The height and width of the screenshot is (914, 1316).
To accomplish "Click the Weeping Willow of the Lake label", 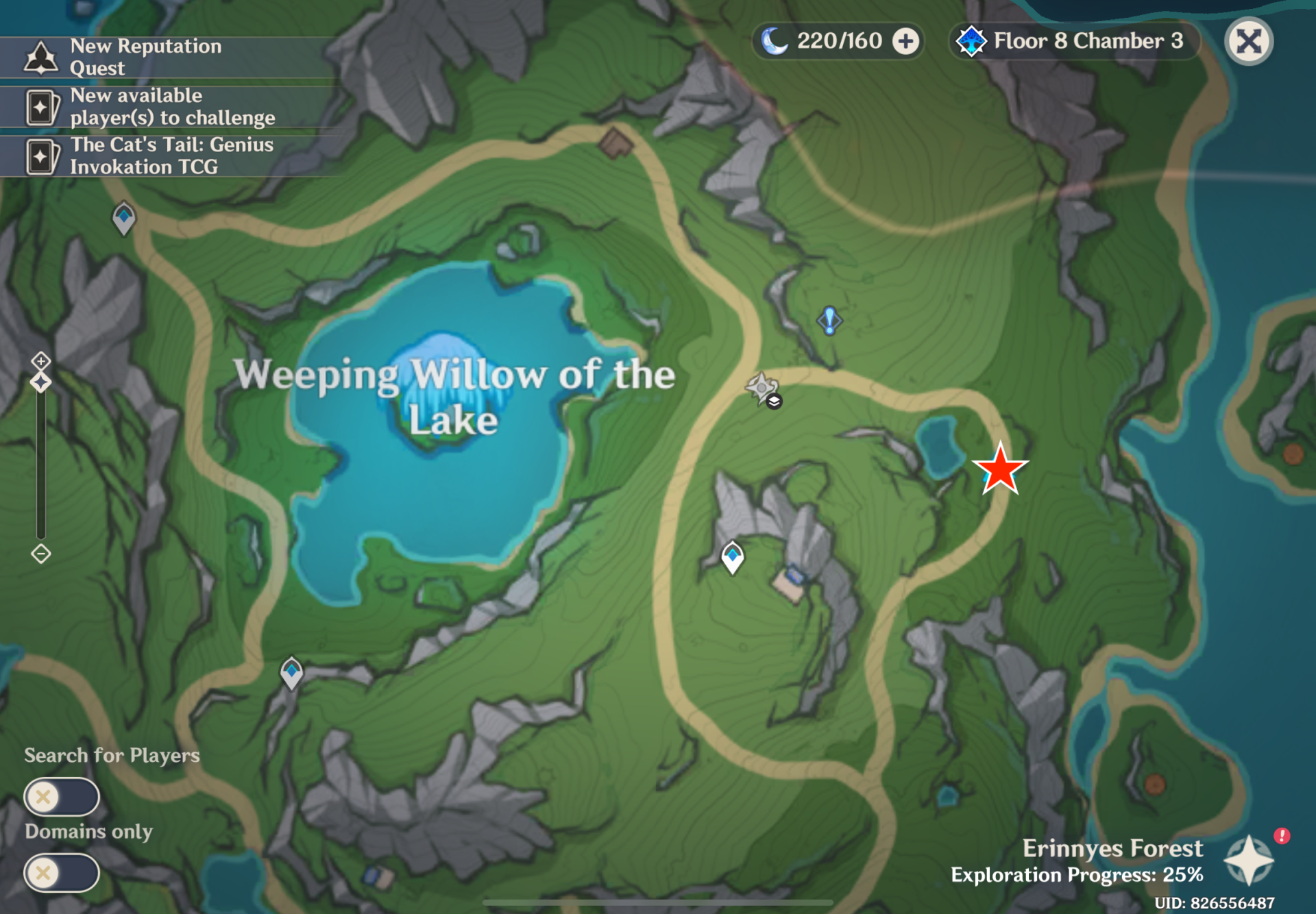I will pyautogui.click(x=454, y=396).
